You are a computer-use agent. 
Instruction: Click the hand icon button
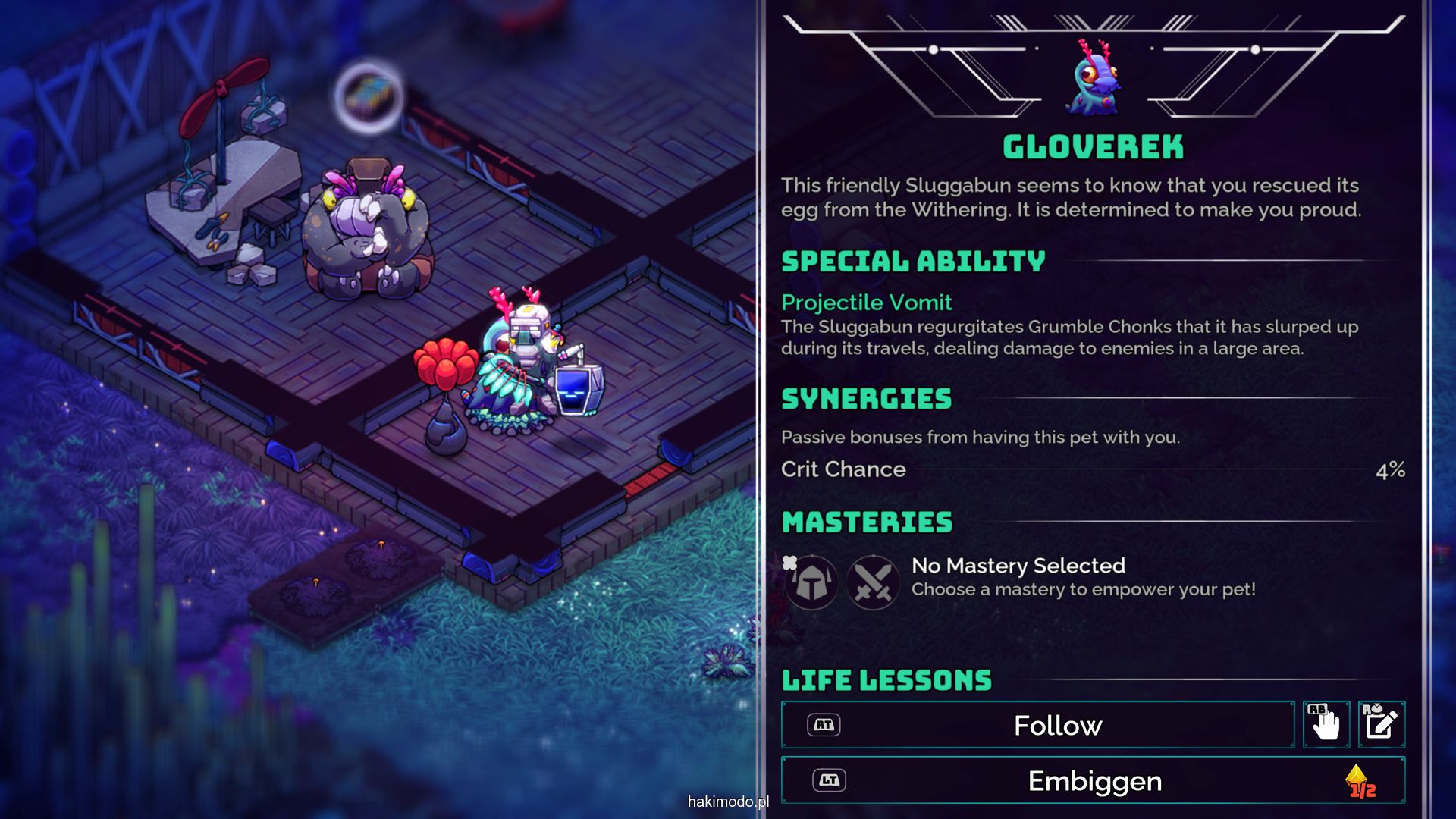click(x=1326, y=725)
